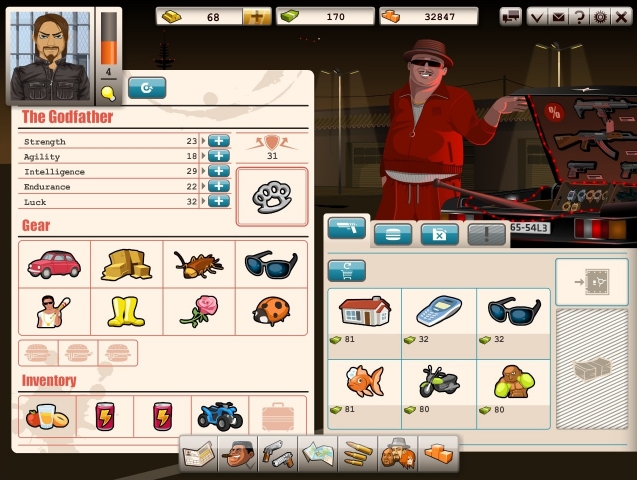
Task: Close the game with the X button
Action: [x=621, y=16]
